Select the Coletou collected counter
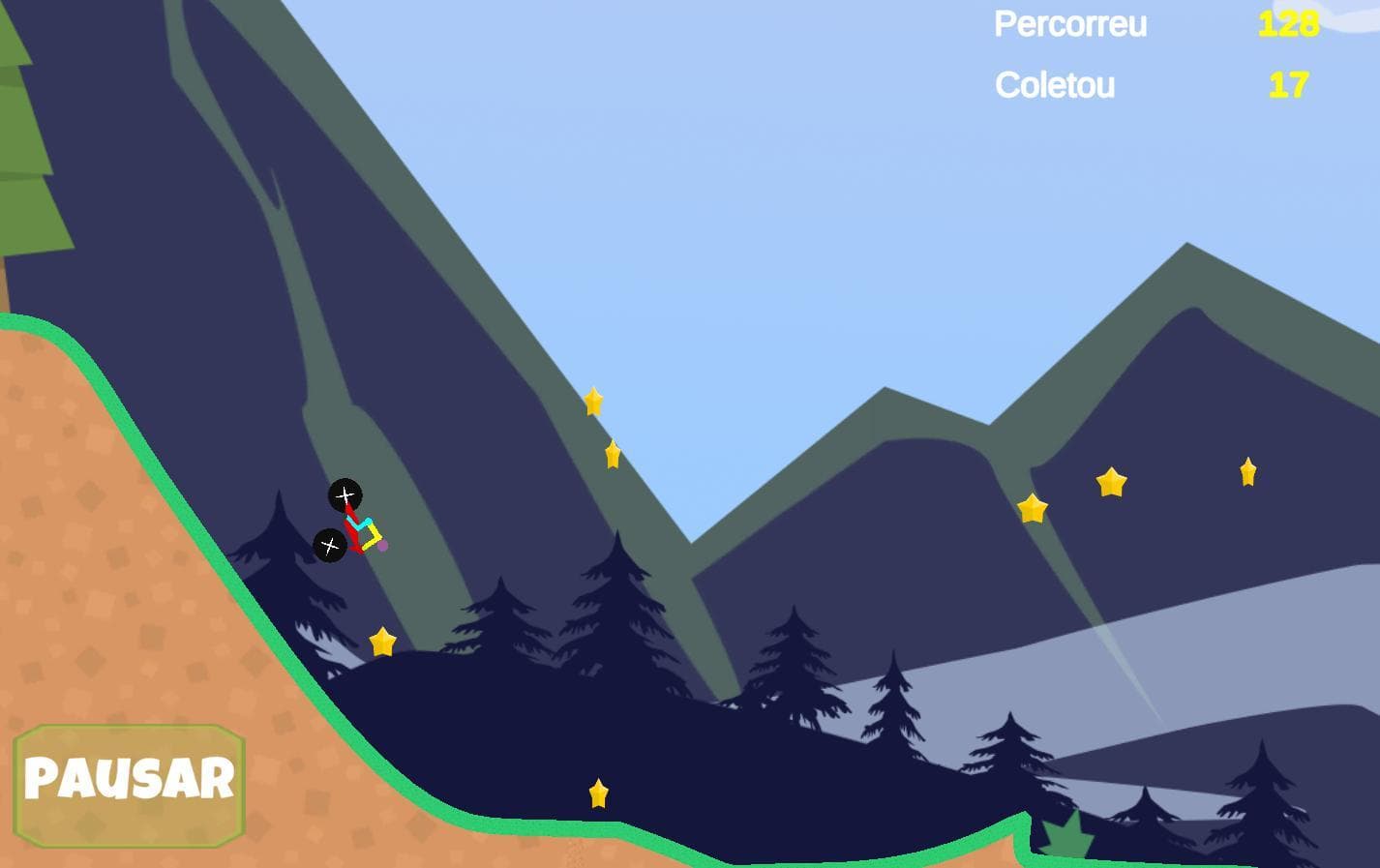Image resolution: width=1380 pixels, height=868 pixels. point(1054,86)
